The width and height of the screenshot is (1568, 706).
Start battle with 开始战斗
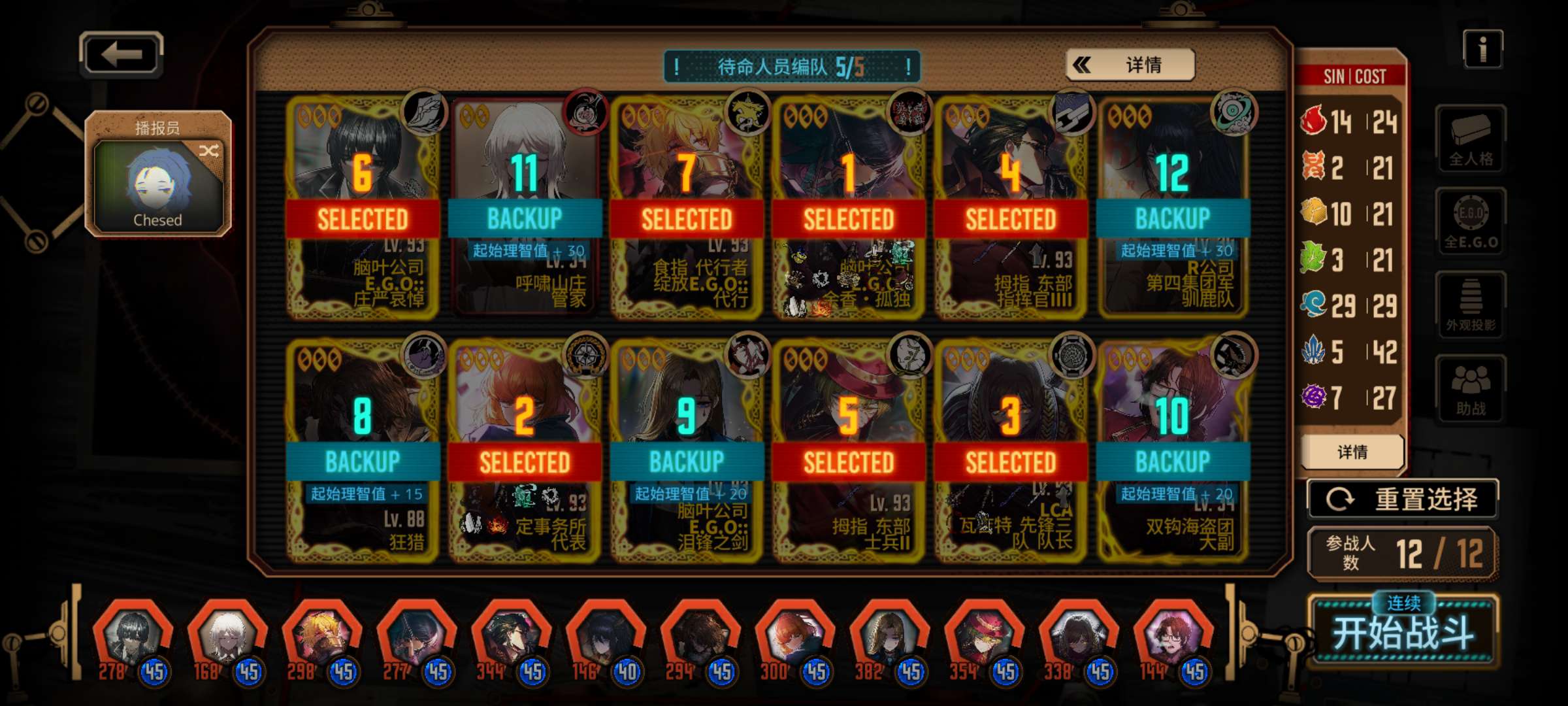(x=1403, y=630)
